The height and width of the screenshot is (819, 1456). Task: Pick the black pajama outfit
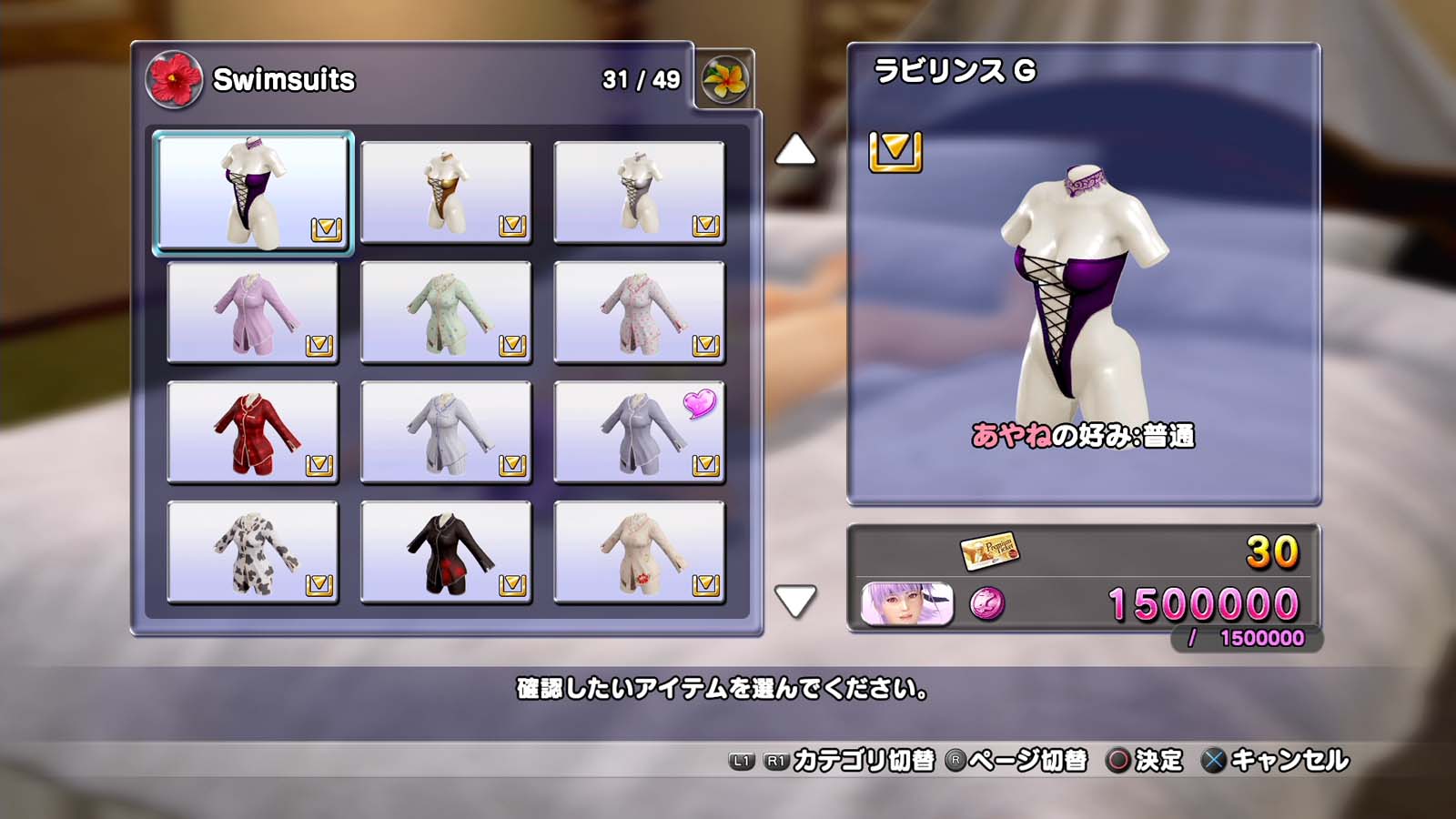point(446,552)
